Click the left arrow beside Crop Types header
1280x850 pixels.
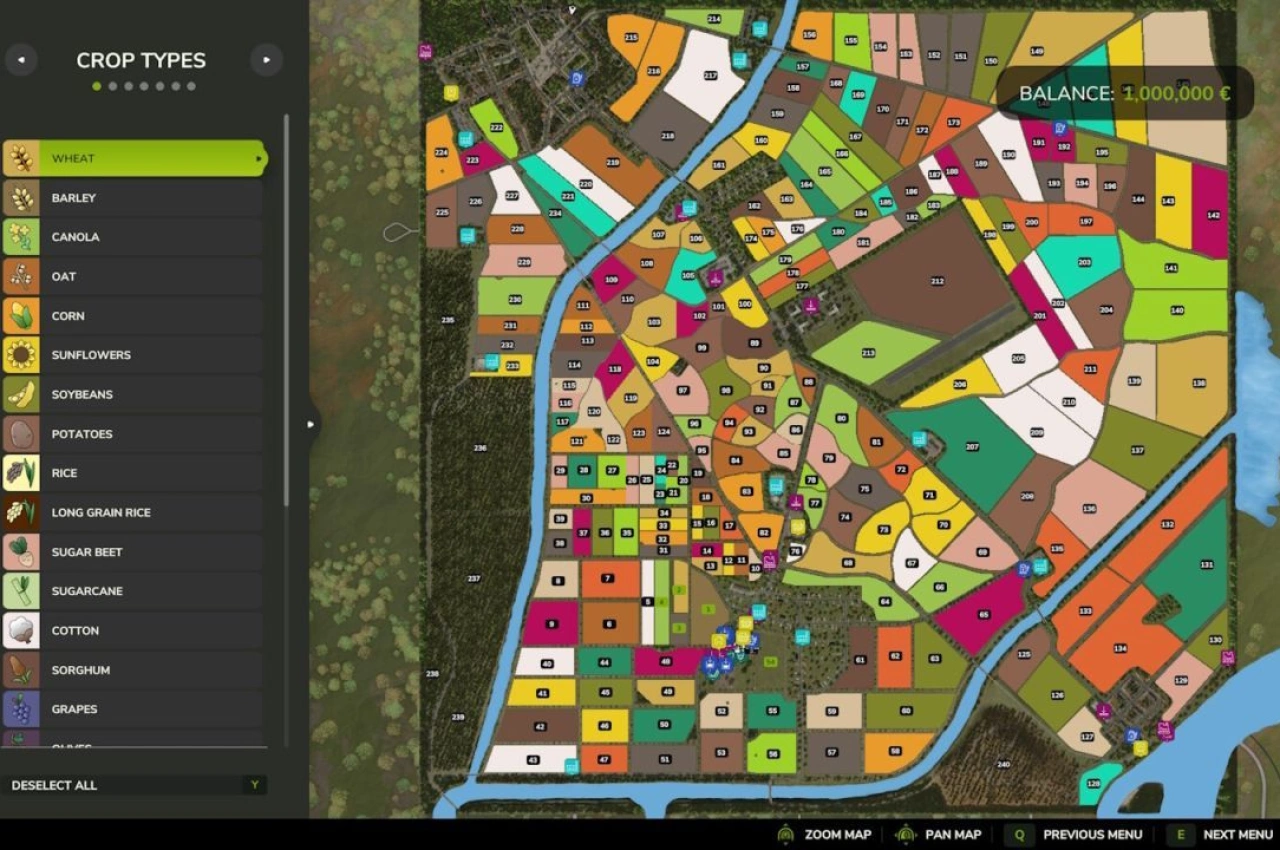[21, 60]
